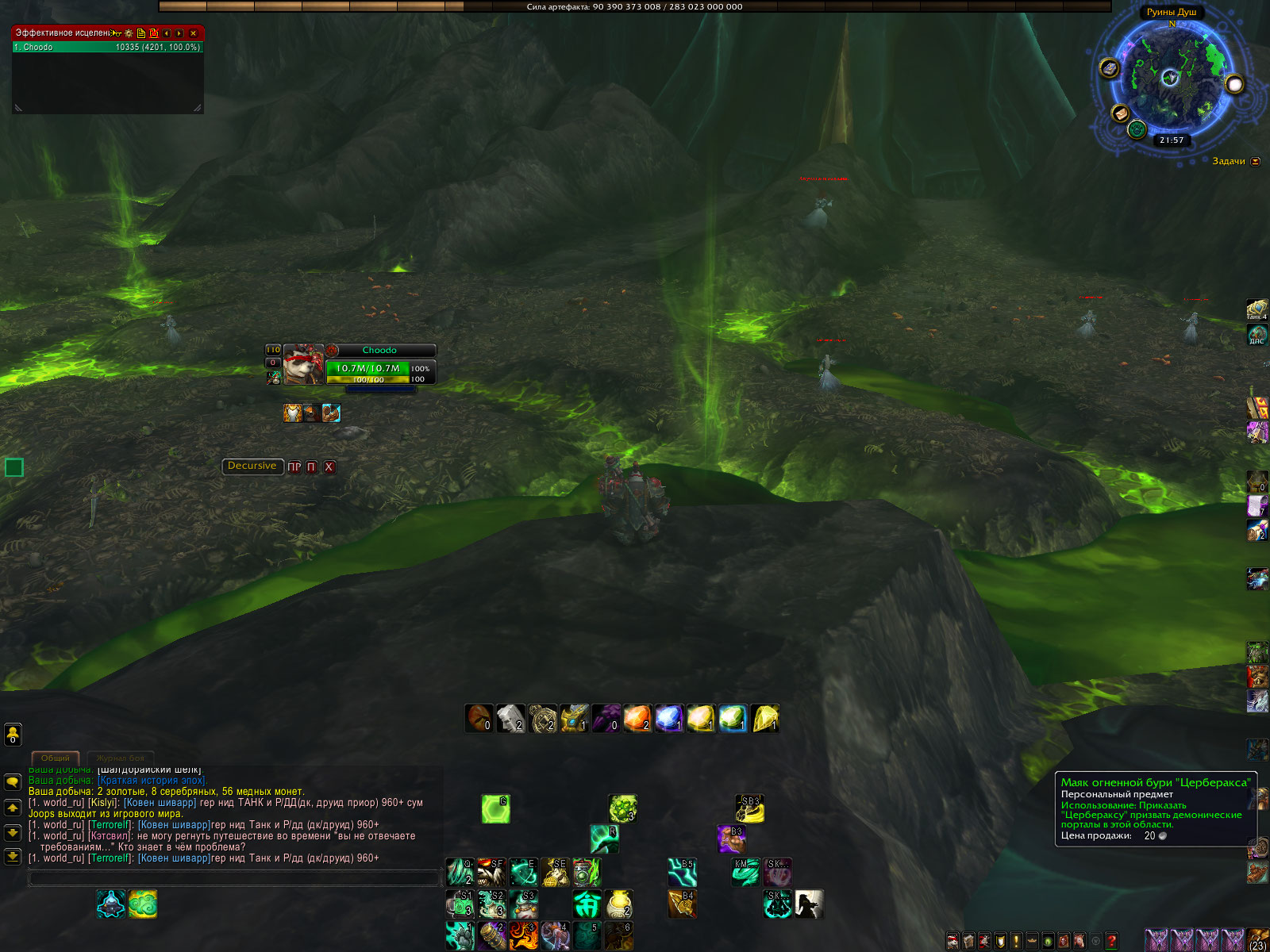Click the Decursive bar label
The height and width of the screenshot is (952, 1270).
pyautogui.click(x=252, y=466)
